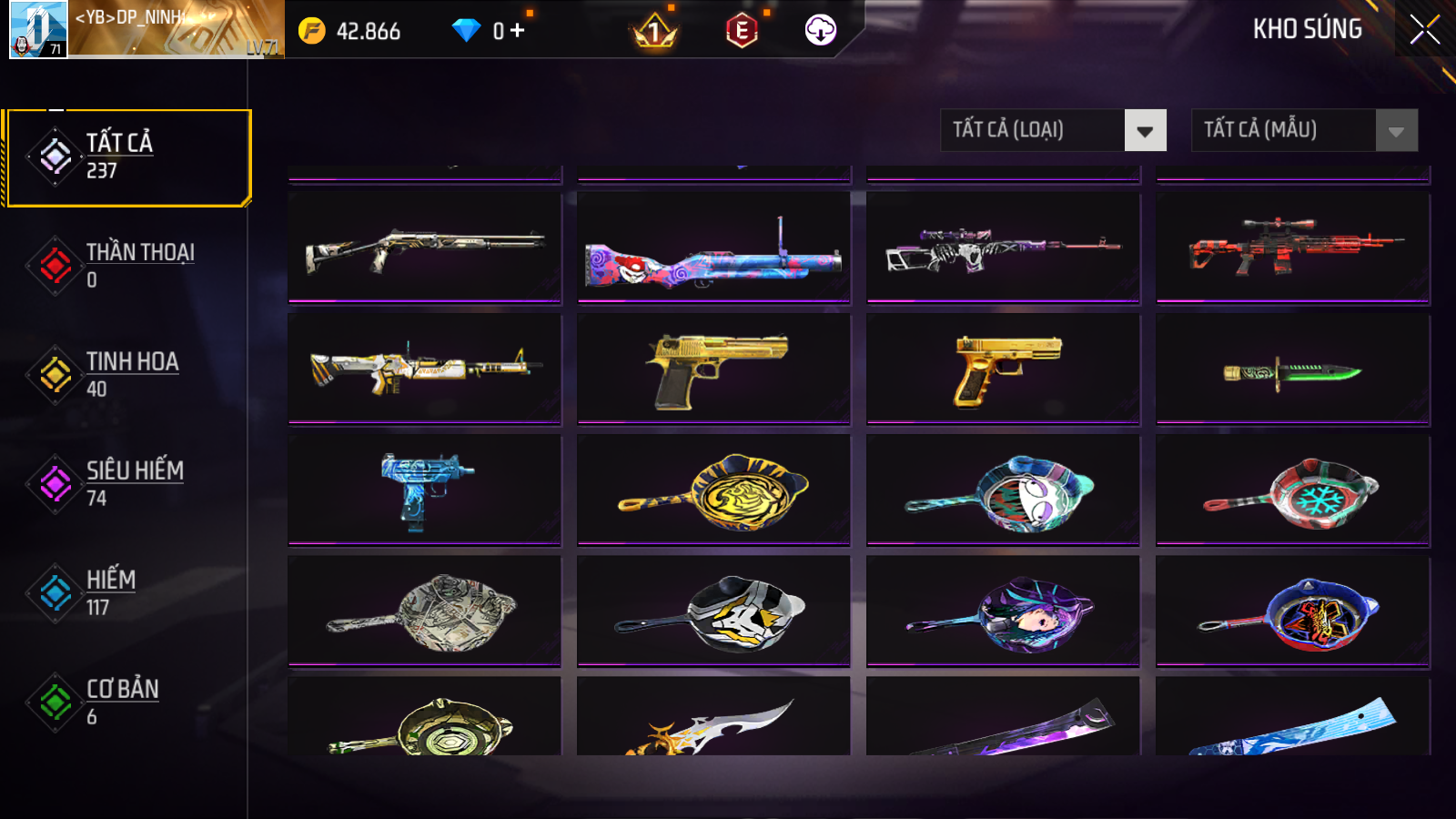Add diamonds with the plus button

[518, 31]
